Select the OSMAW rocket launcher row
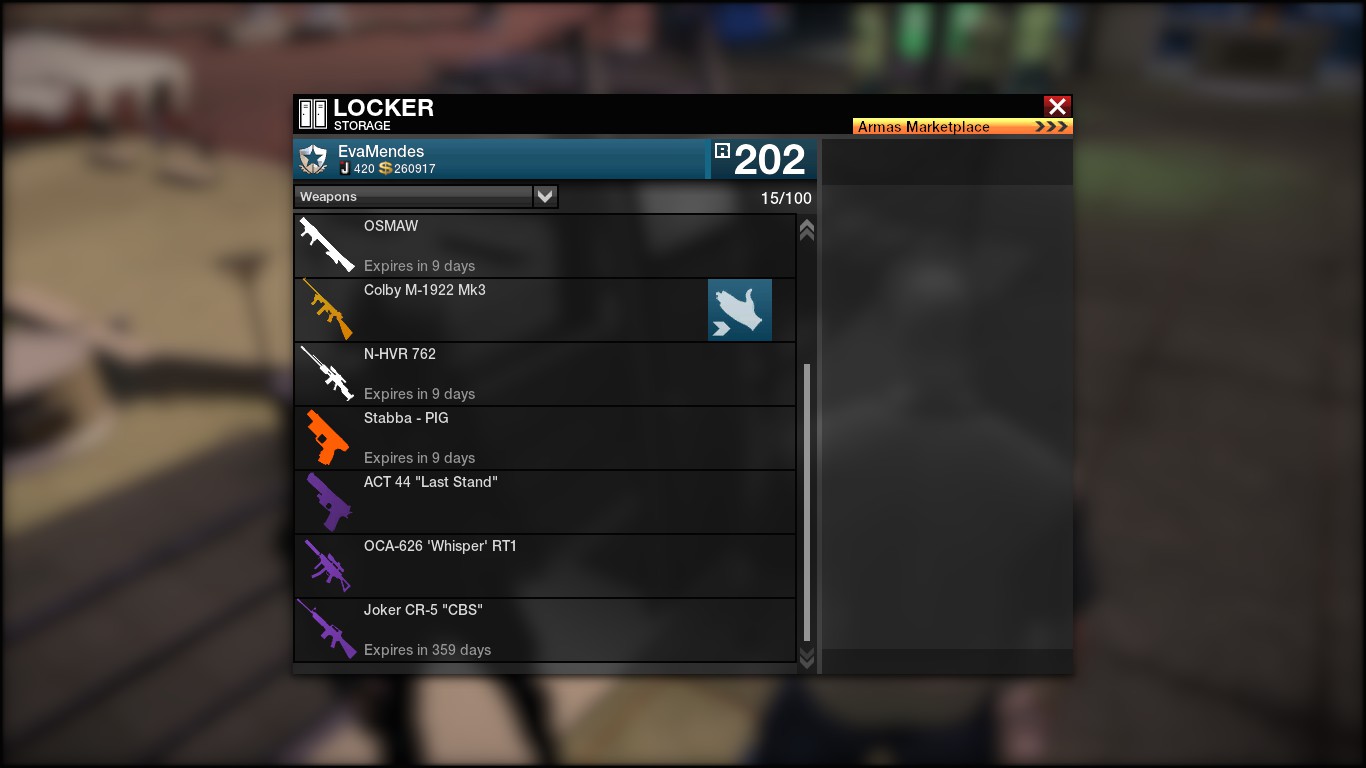The height and width of the screenshot is (768, 1366). [545, 246]
